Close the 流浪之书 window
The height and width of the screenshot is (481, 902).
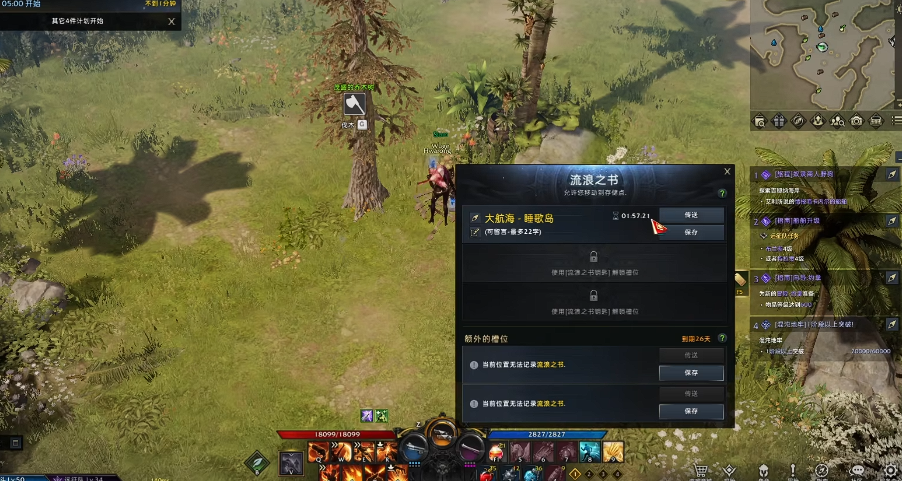pyautogui.click(x=727, y=172)
